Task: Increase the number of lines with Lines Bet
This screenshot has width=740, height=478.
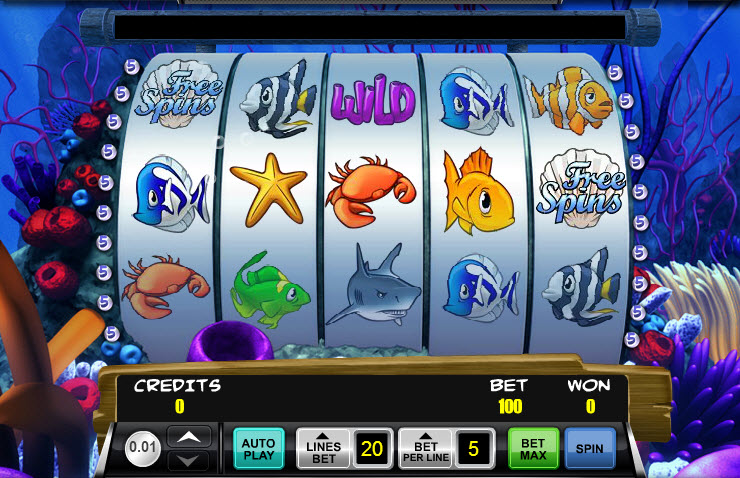Action: pyautogui.click(x=323, y=448)
